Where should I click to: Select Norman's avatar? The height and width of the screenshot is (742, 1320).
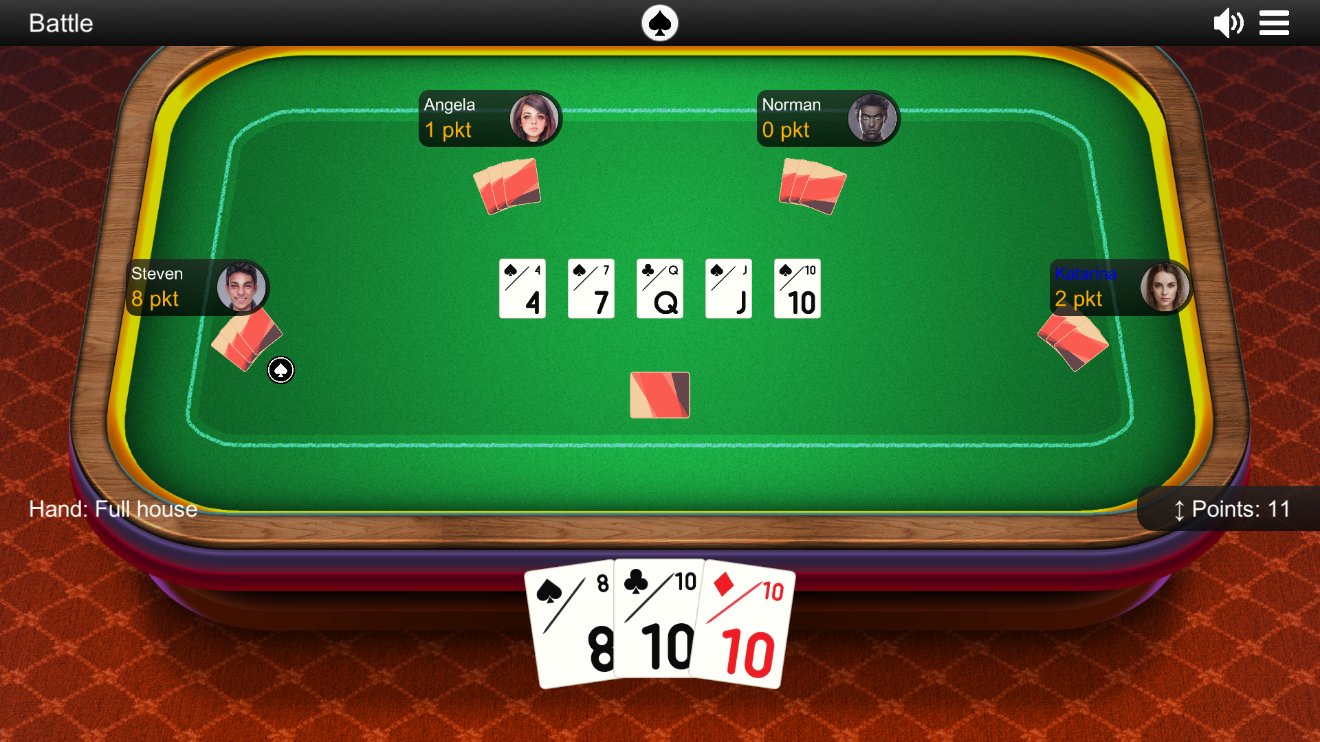[x=874, y=117]
